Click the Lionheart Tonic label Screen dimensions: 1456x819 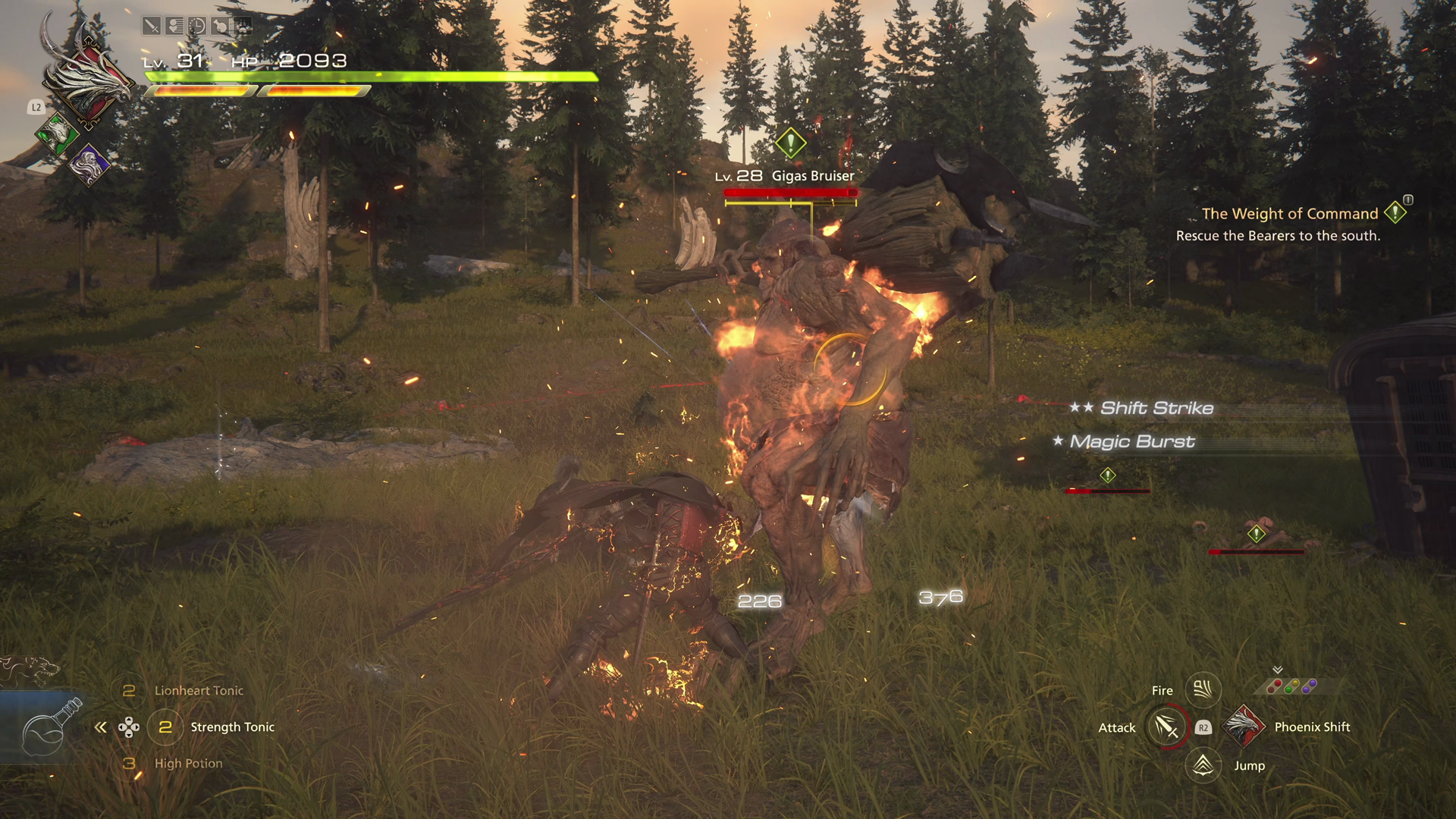click(198, 690)
